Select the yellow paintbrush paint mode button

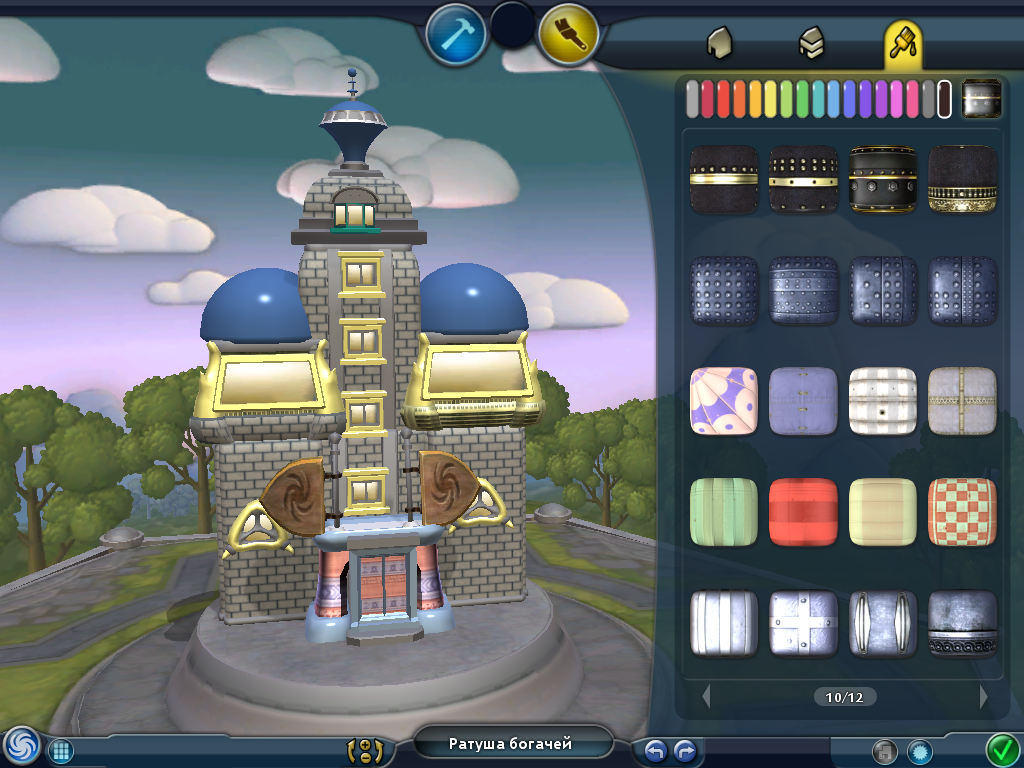click(568, 35)
